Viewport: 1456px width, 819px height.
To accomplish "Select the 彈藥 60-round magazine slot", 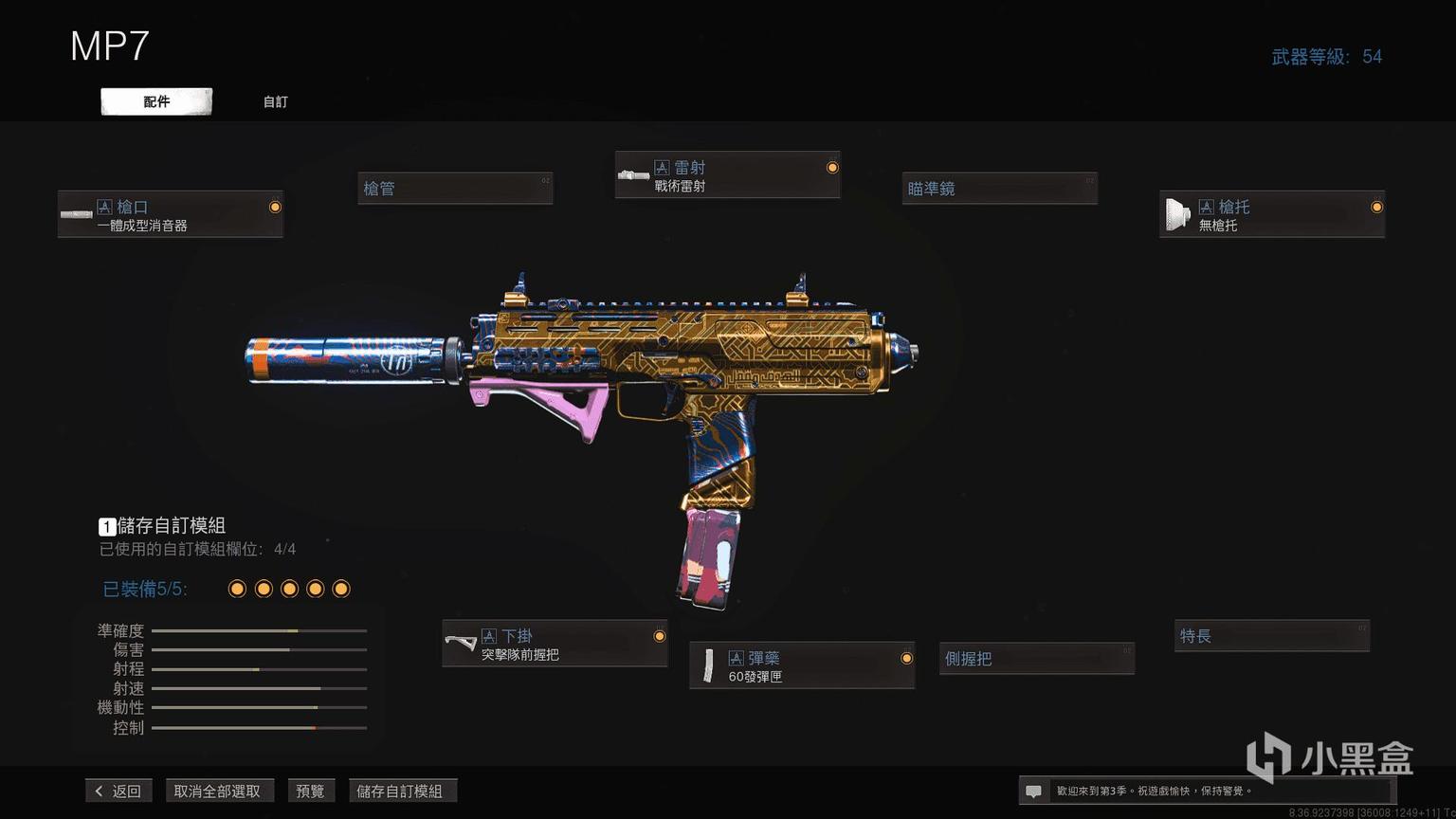I will [x=802, y=665].
